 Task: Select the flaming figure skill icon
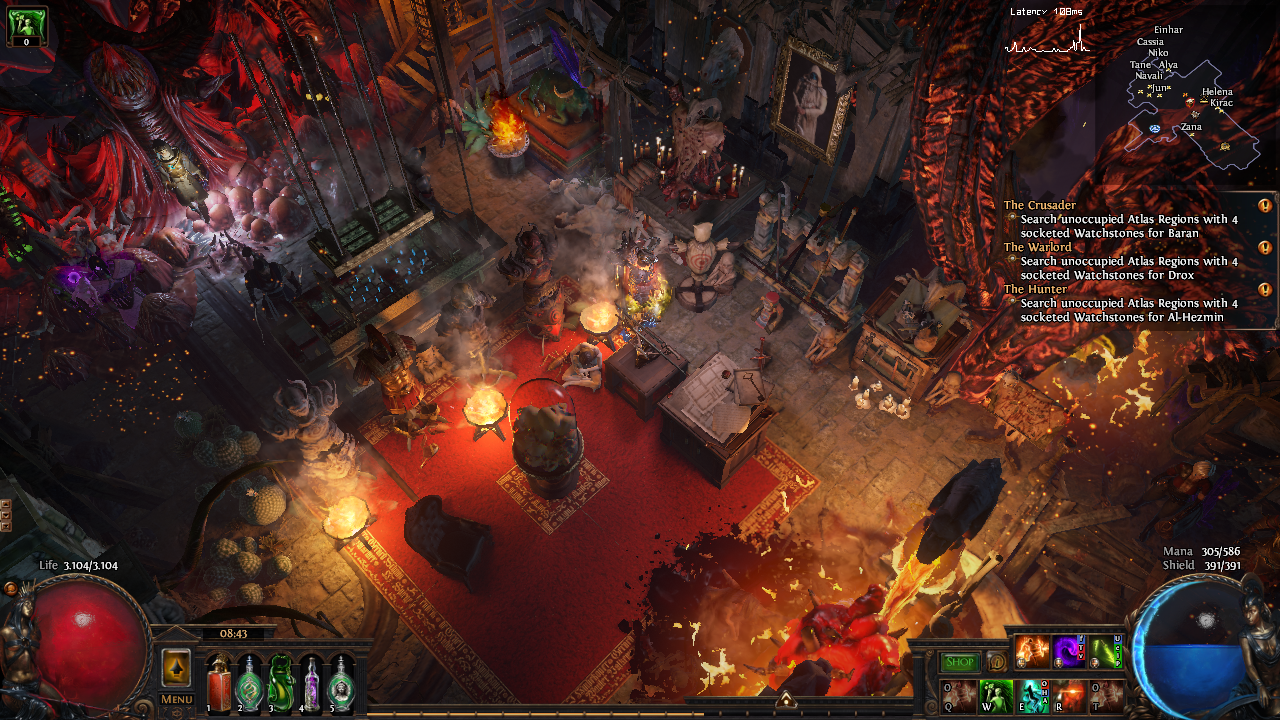coord(1032,652)
